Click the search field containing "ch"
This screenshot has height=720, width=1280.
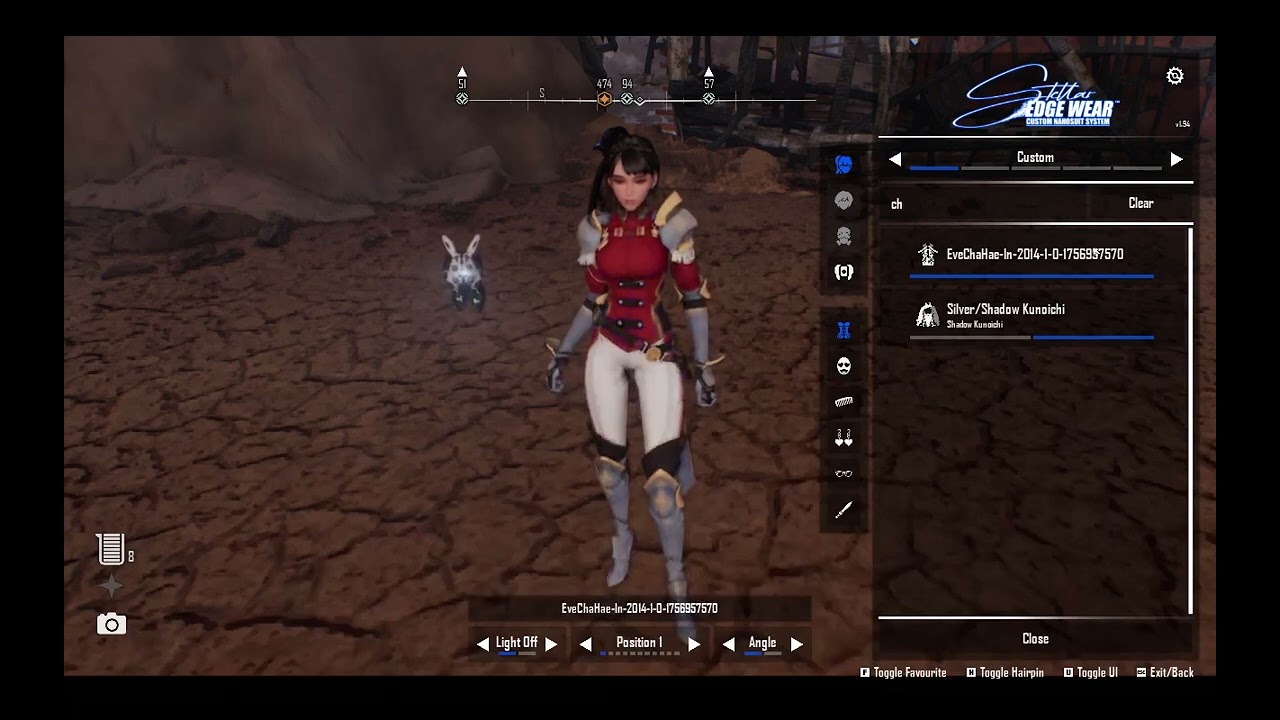coord(990,204)
